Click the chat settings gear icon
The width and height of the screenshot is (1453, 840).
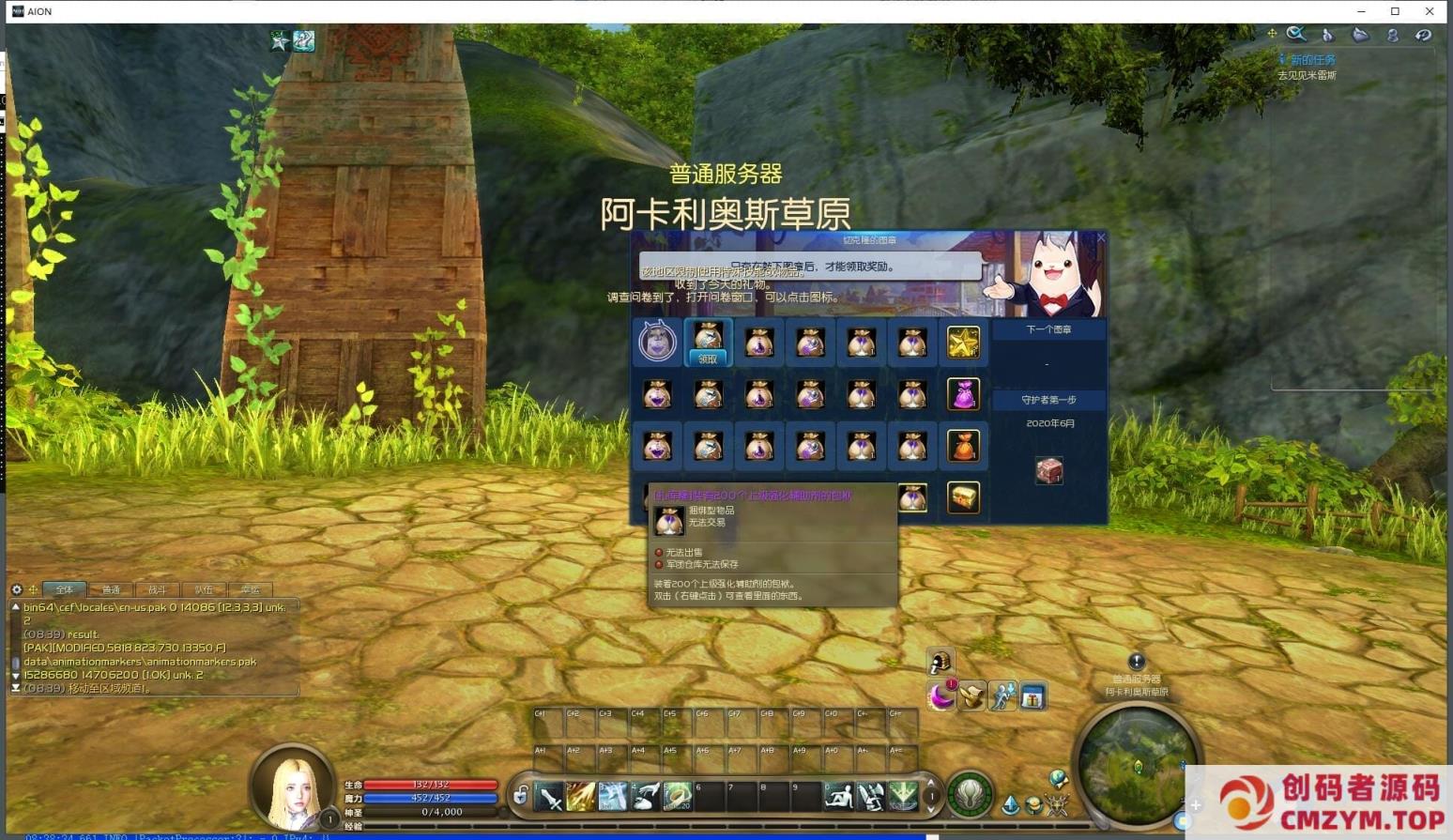point(15,589)
